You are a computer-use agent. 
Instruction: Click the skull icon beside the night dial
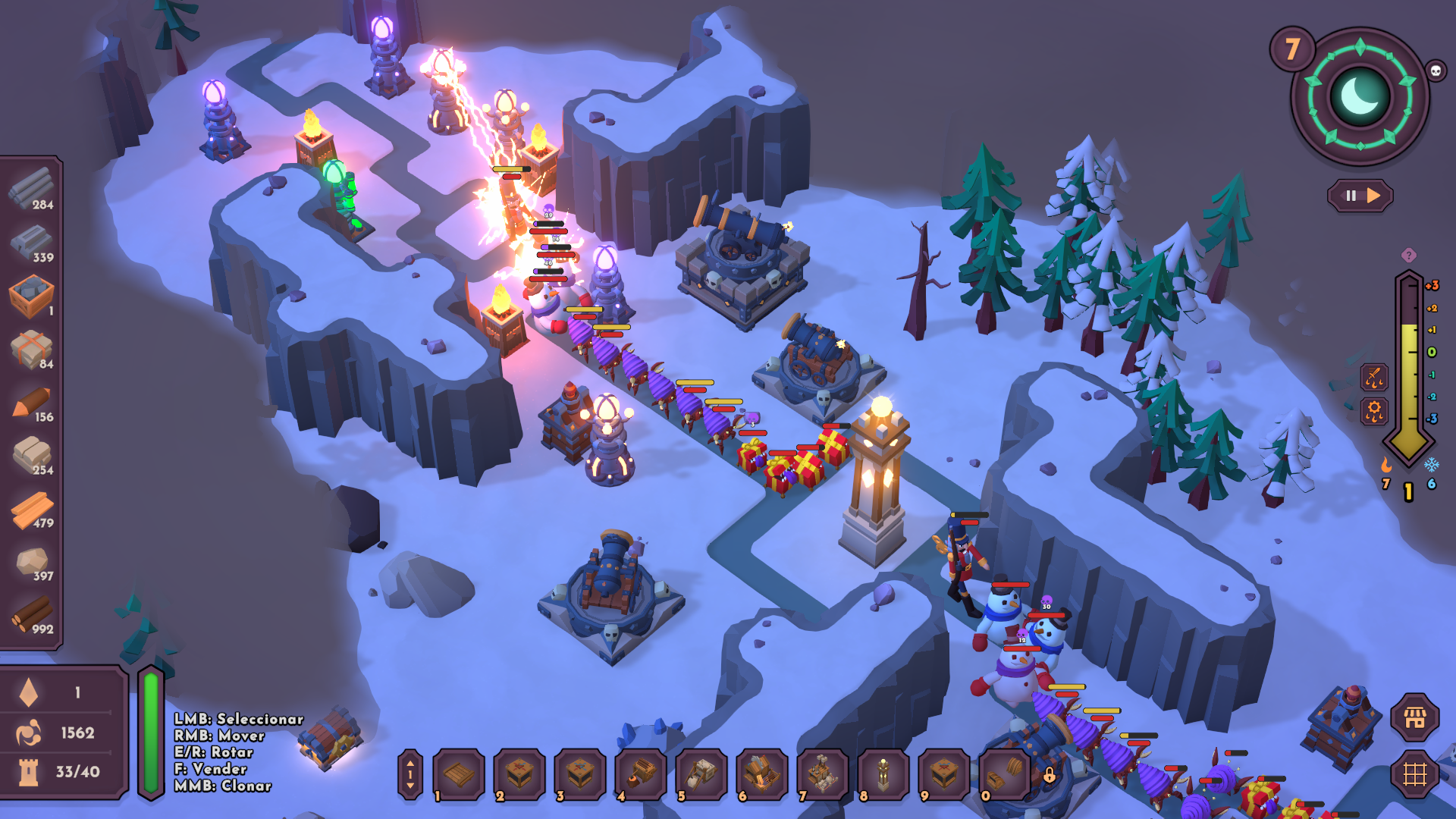click(1436, 71)
